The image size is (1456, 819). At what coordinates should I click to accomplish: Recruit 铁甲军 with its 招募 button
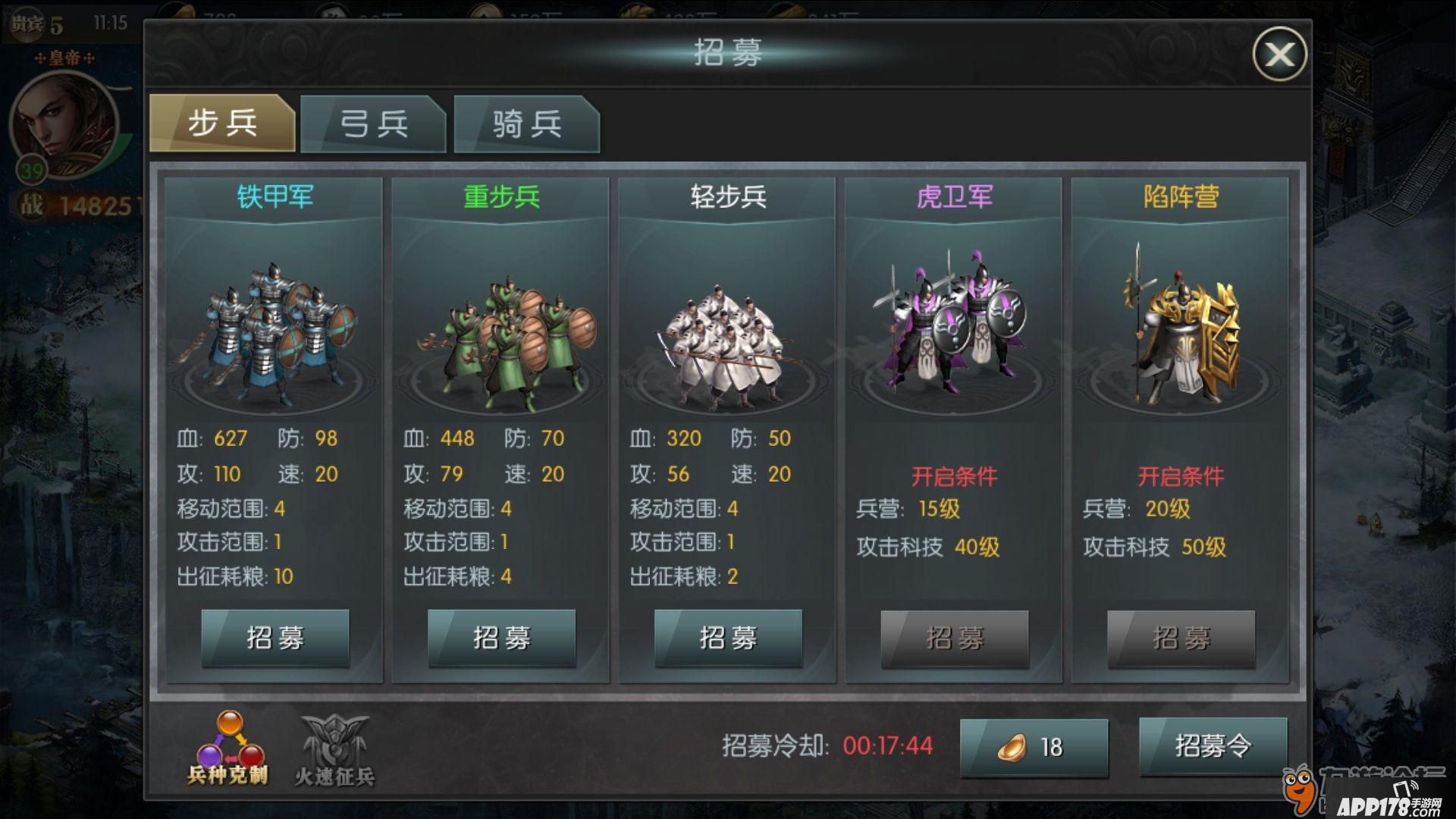275,638
